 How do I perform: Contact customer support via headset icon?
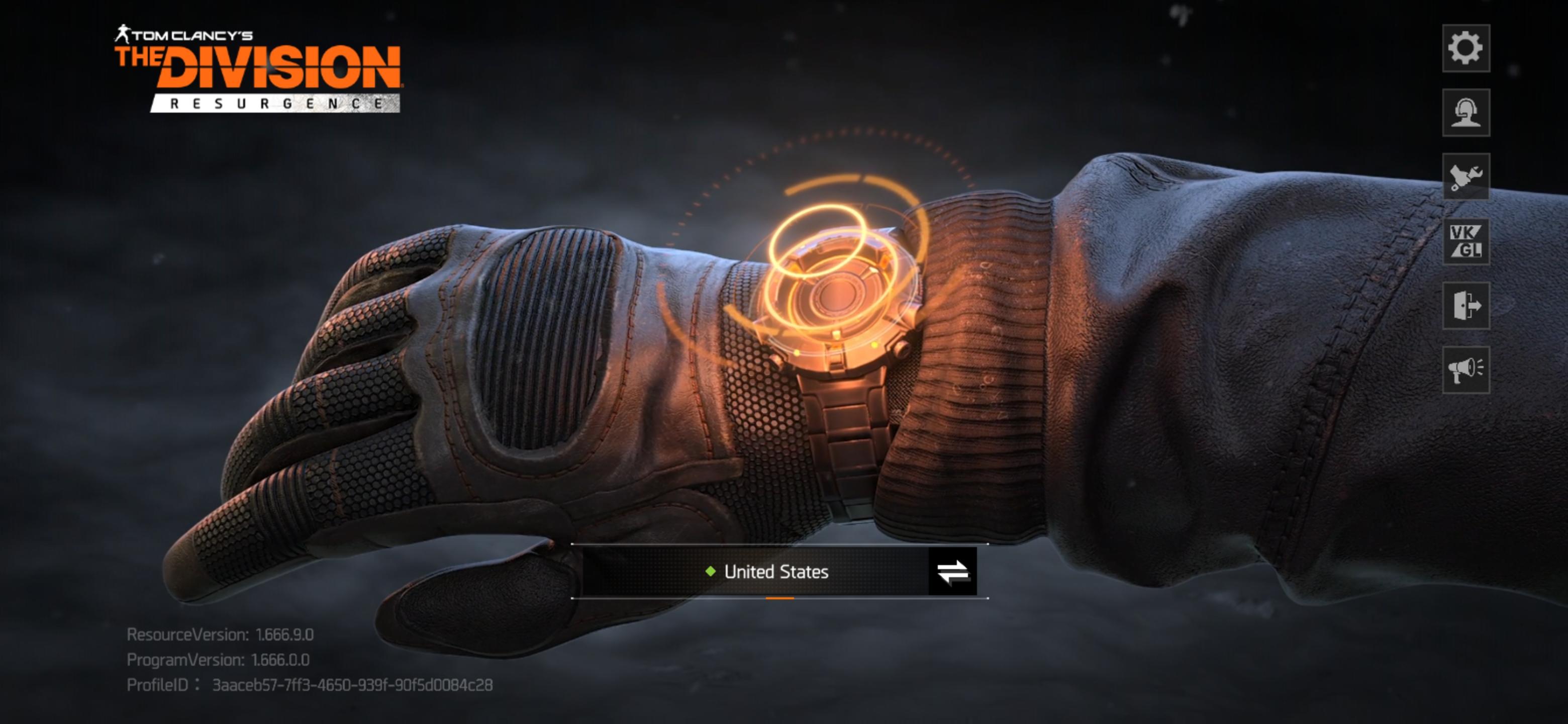[x=1465, y=113]
